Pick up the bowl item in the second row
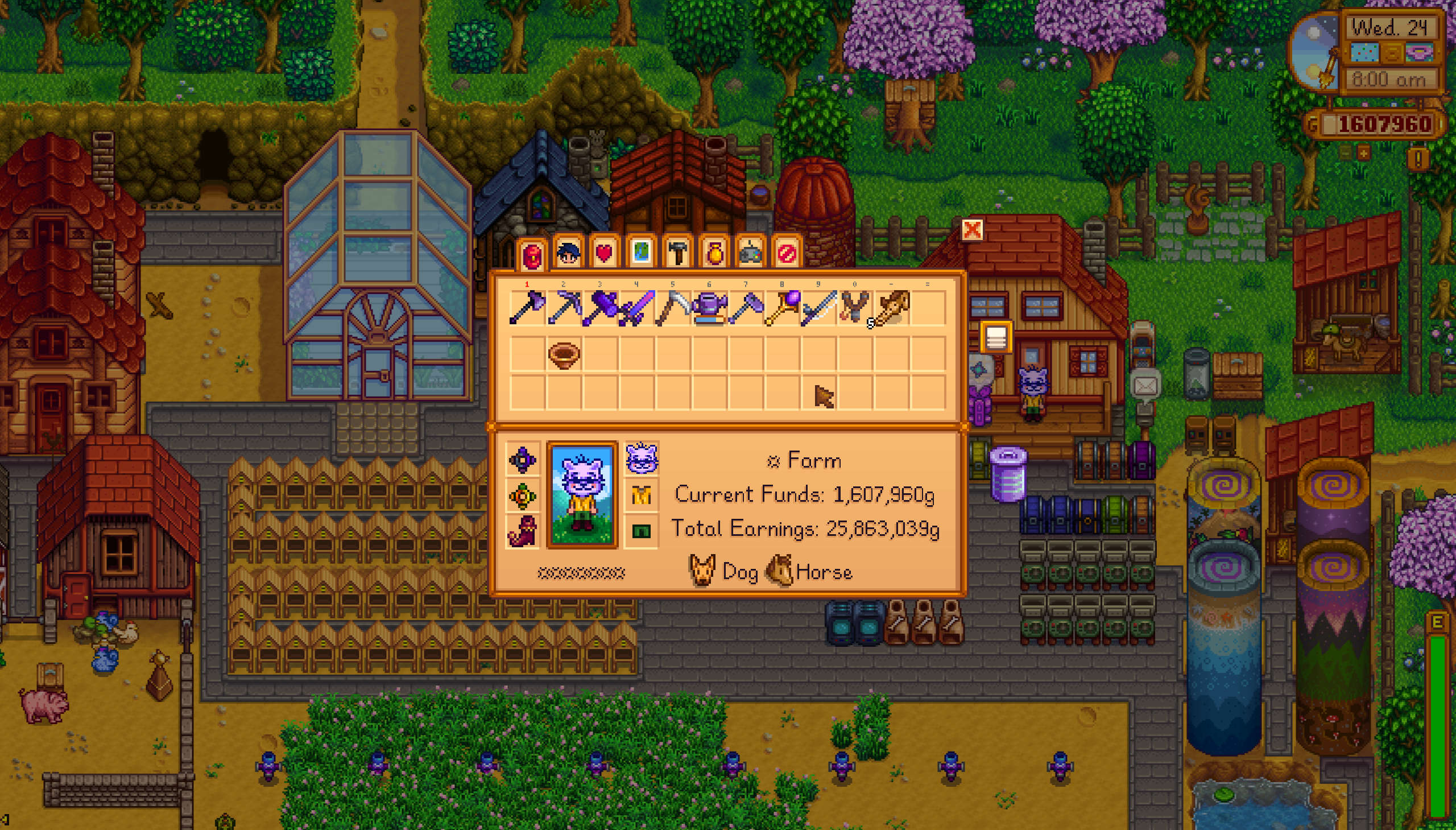Viewport: 1456px width, 830px height. pos(564,355)
